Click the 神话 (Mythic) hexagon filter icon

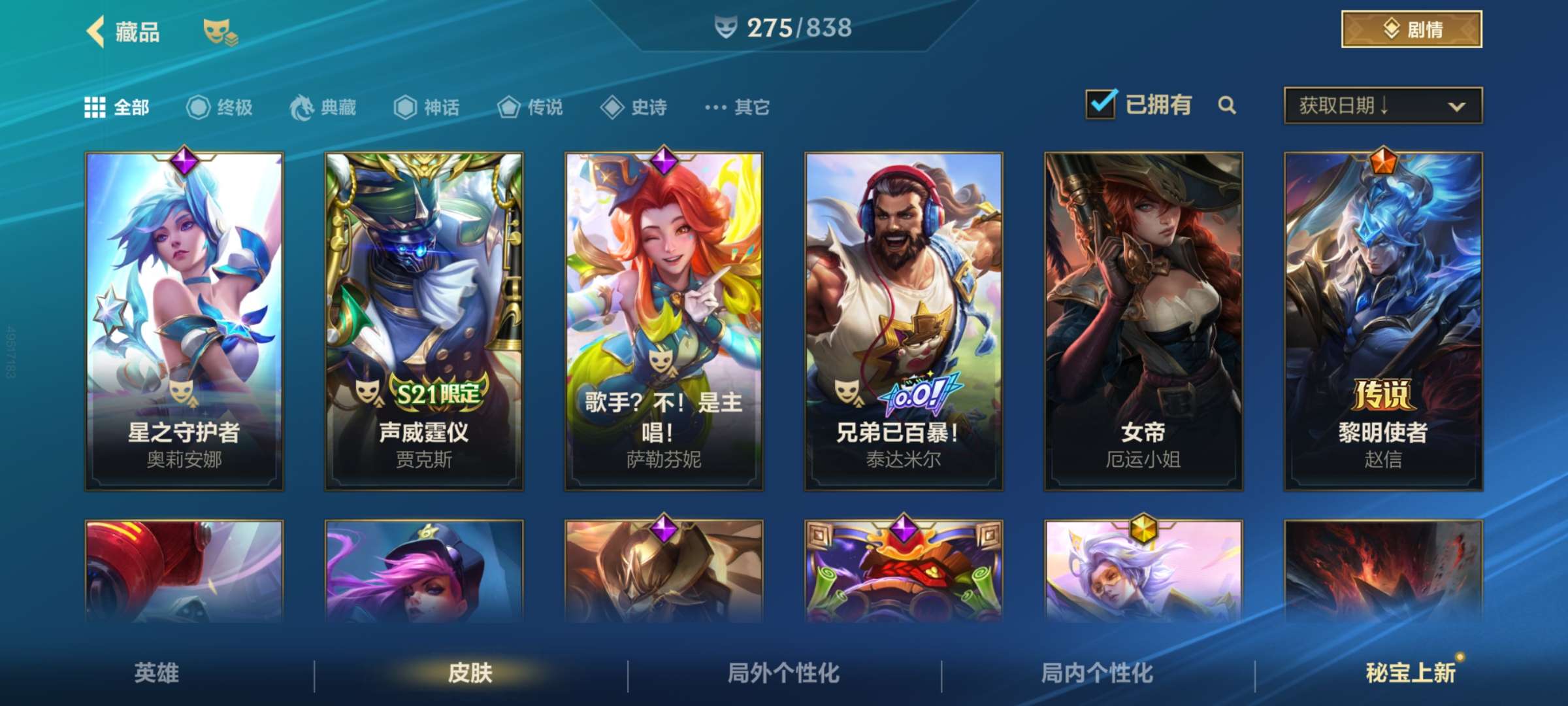[x=405, y=108]
